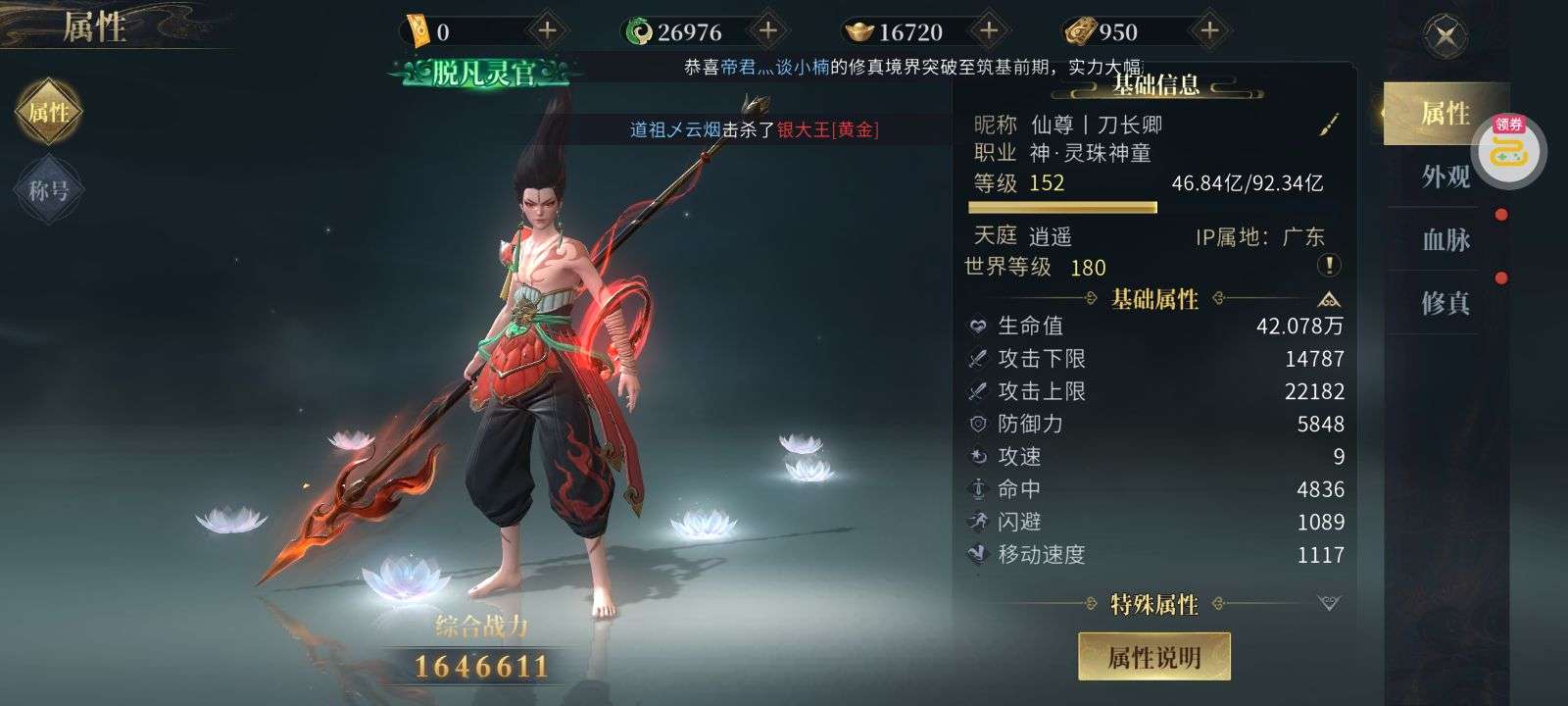Expand the 特殊属性 section

[1329, 603]
